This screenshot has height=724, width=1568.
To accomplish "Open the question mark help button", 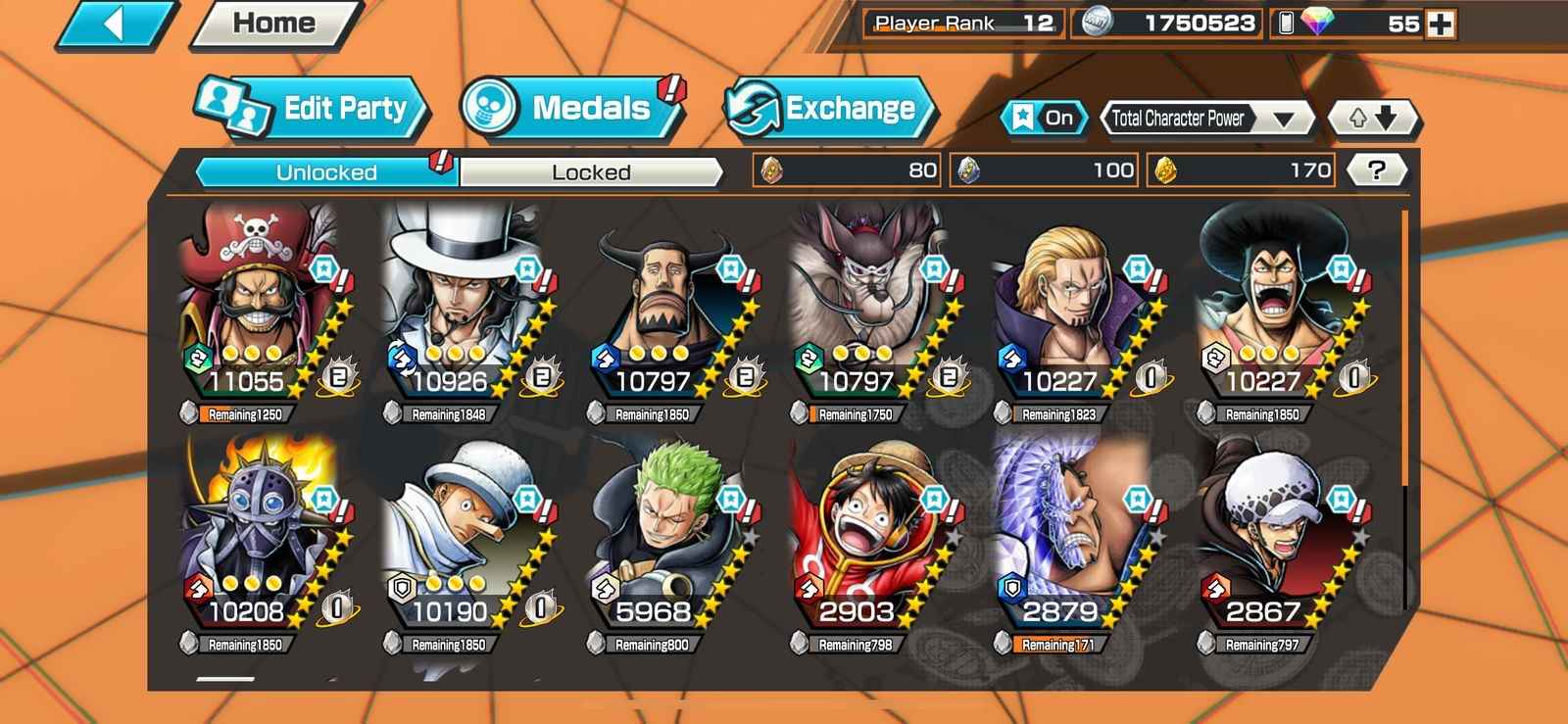I will point(1377,170).
